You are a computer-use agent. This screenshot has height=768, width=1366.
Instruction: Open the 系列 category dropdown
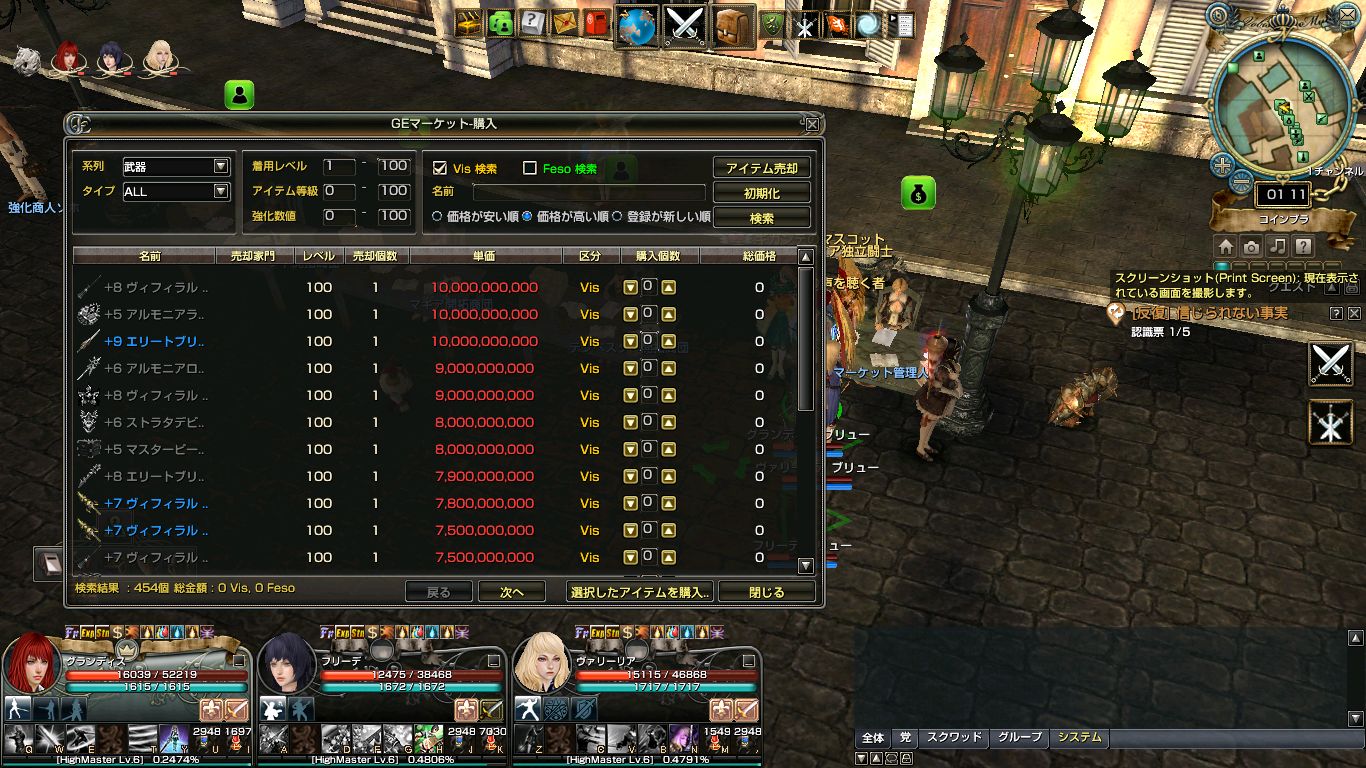point(221,167)
